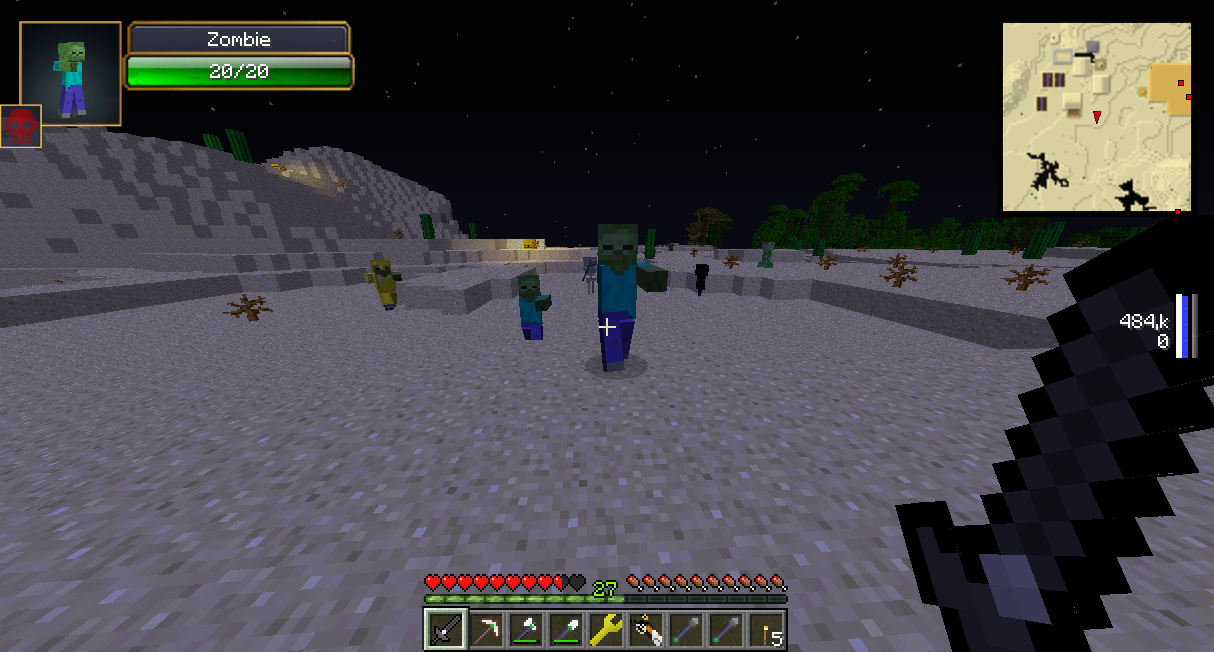Click the desert minimap
The height and width of the screenshot is (652, 1214).
click(x=1096, y=117)
